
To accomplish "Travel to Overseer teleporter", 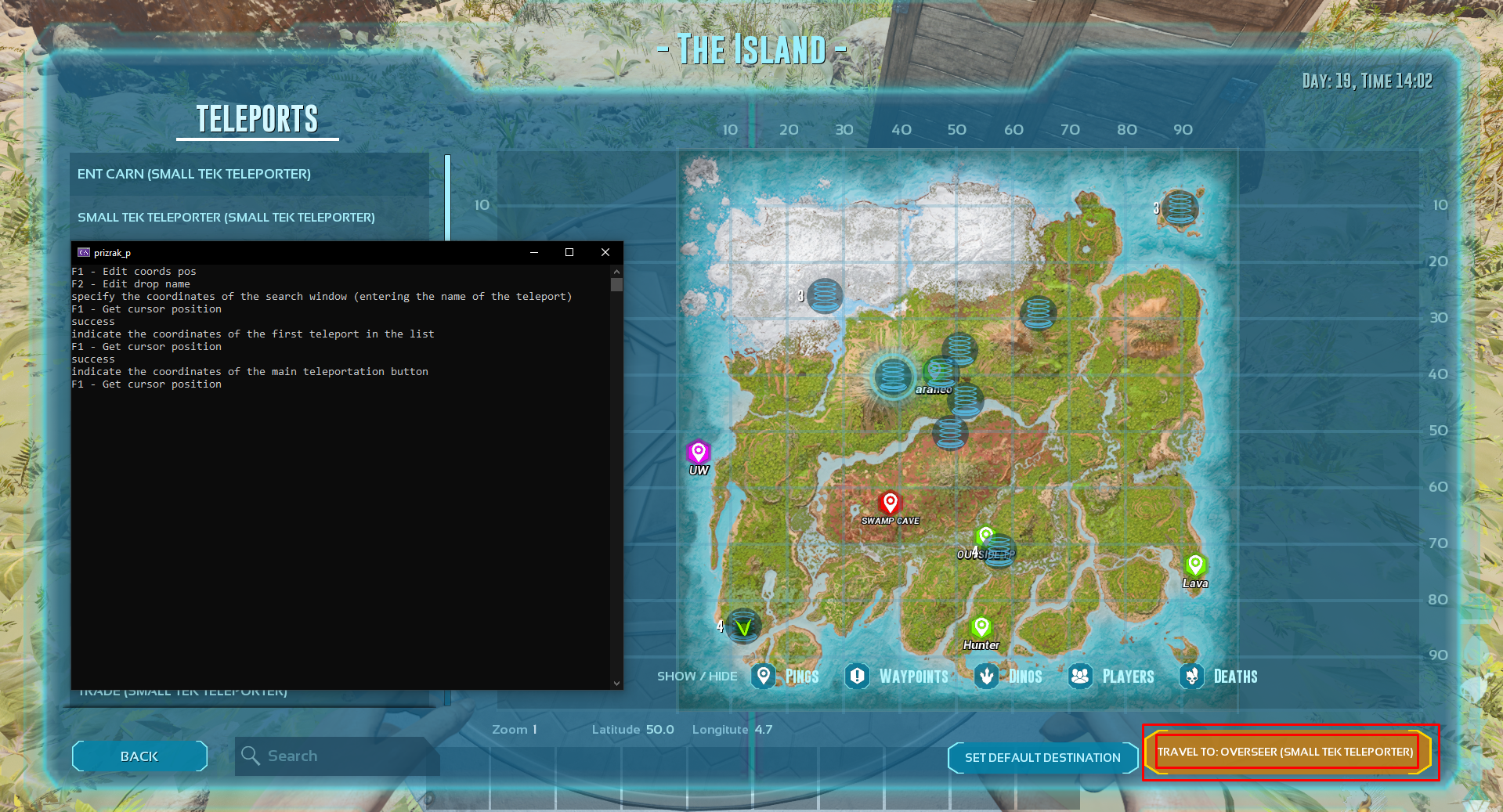I will coord(1285,752).
